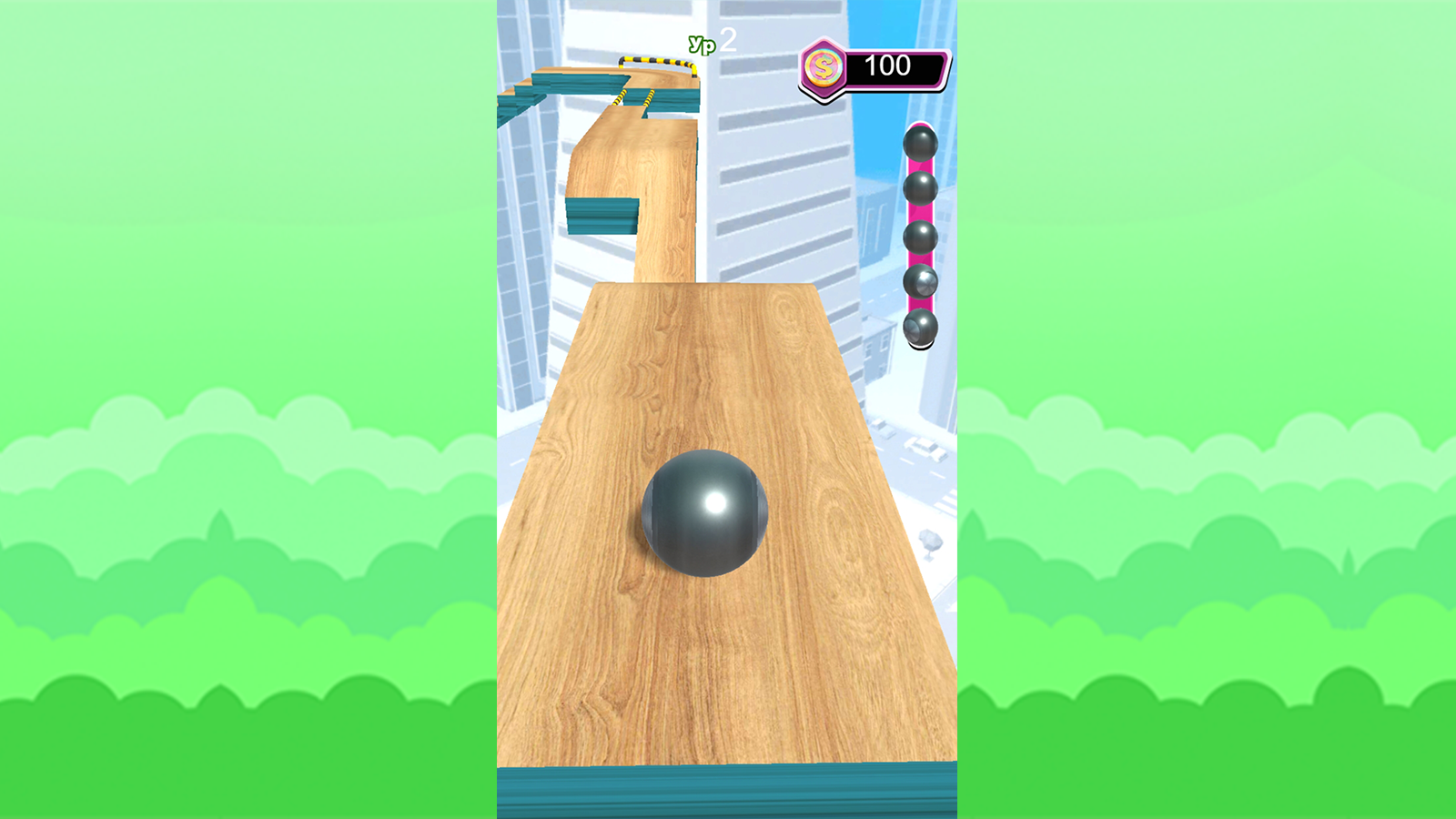The height and width of the screenshot is (819, 1456).
Task: Open the coin counter showing 100
Action: pos(888,65)
